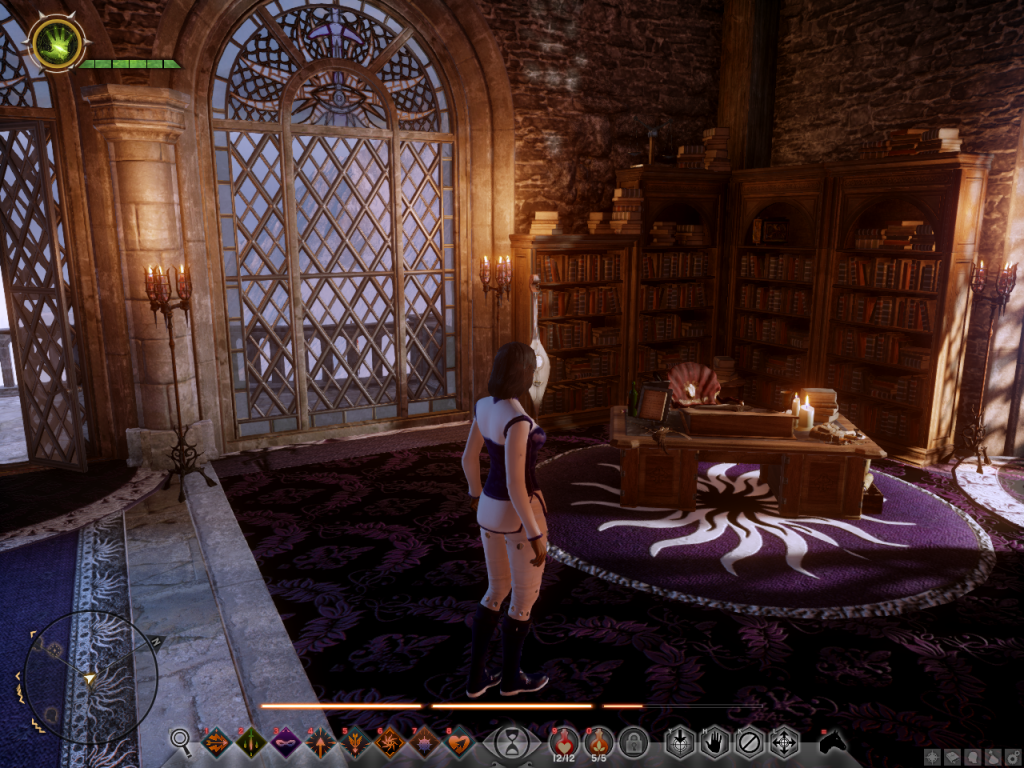
Task: Activate the leaping arrow ability in slot 1
Action: tap(216, 742)
